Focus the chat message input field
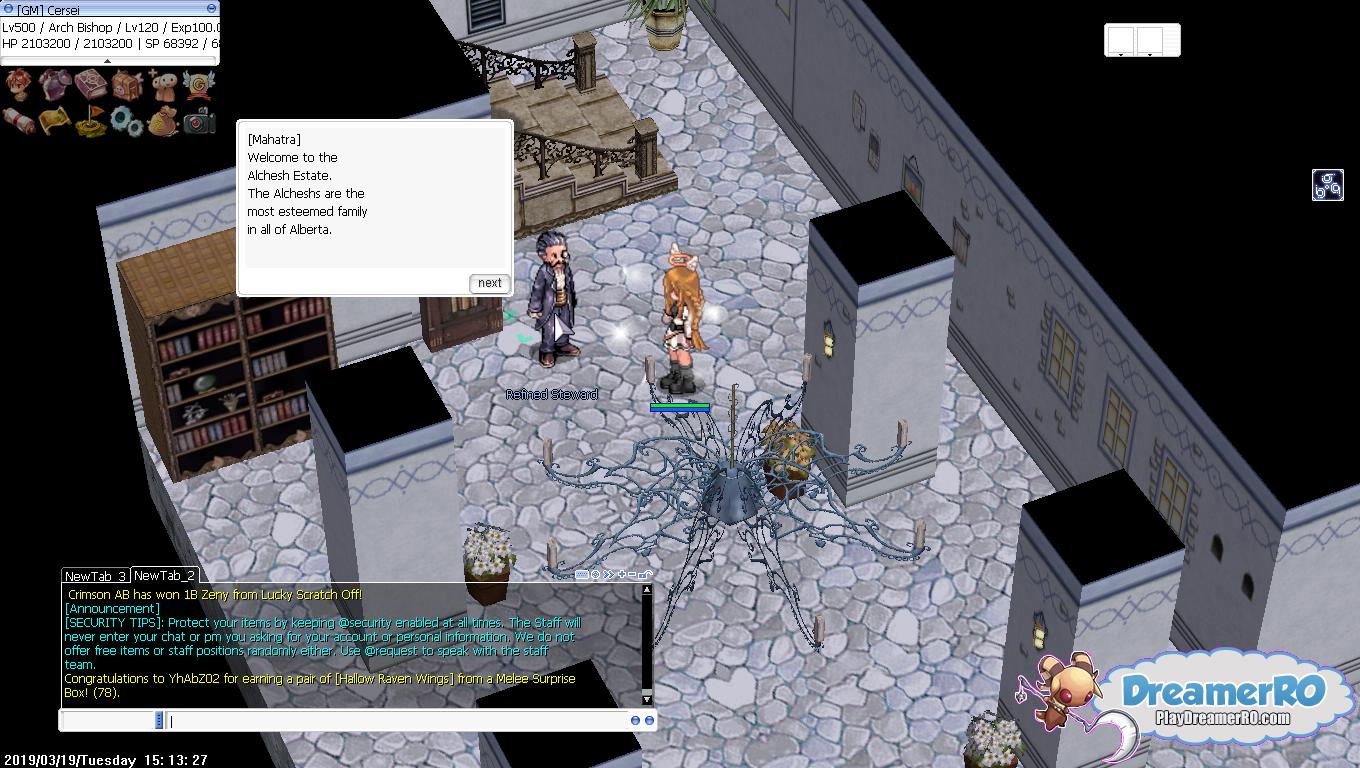The width and height of the screenshot is (1360, 768). coord(400,720)
